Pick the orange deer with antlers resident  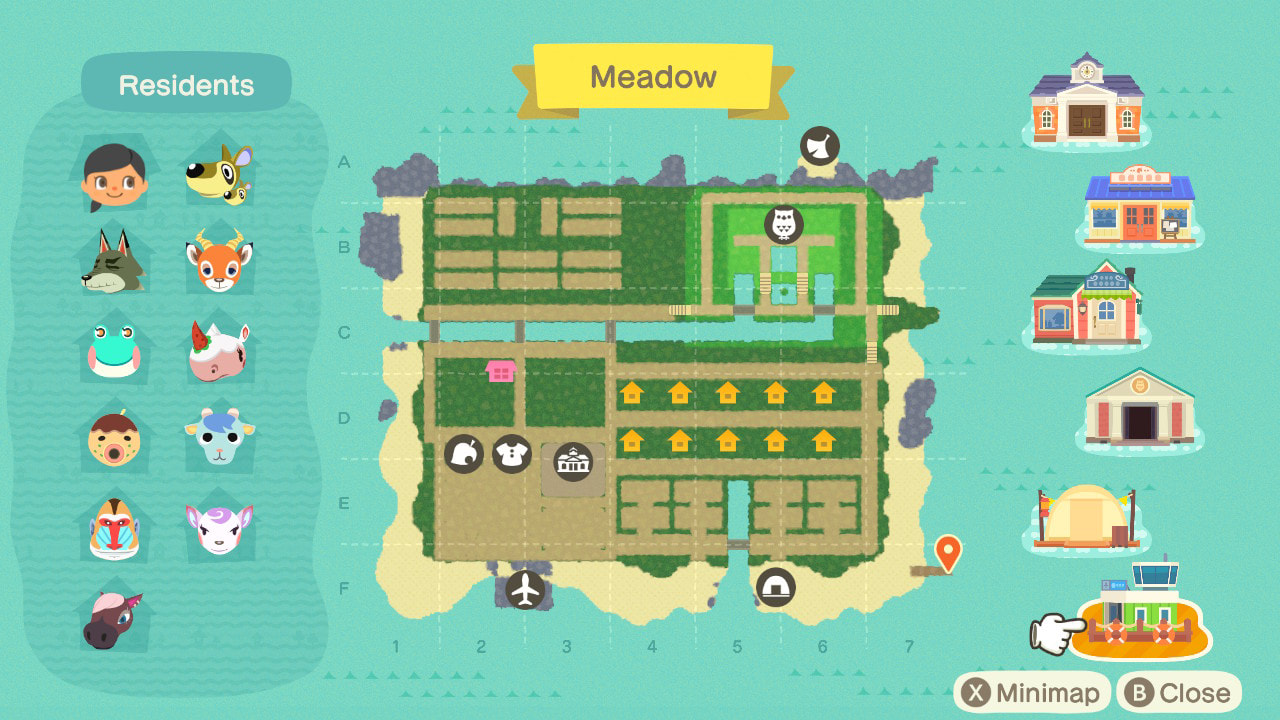click(x=218, y=262)
